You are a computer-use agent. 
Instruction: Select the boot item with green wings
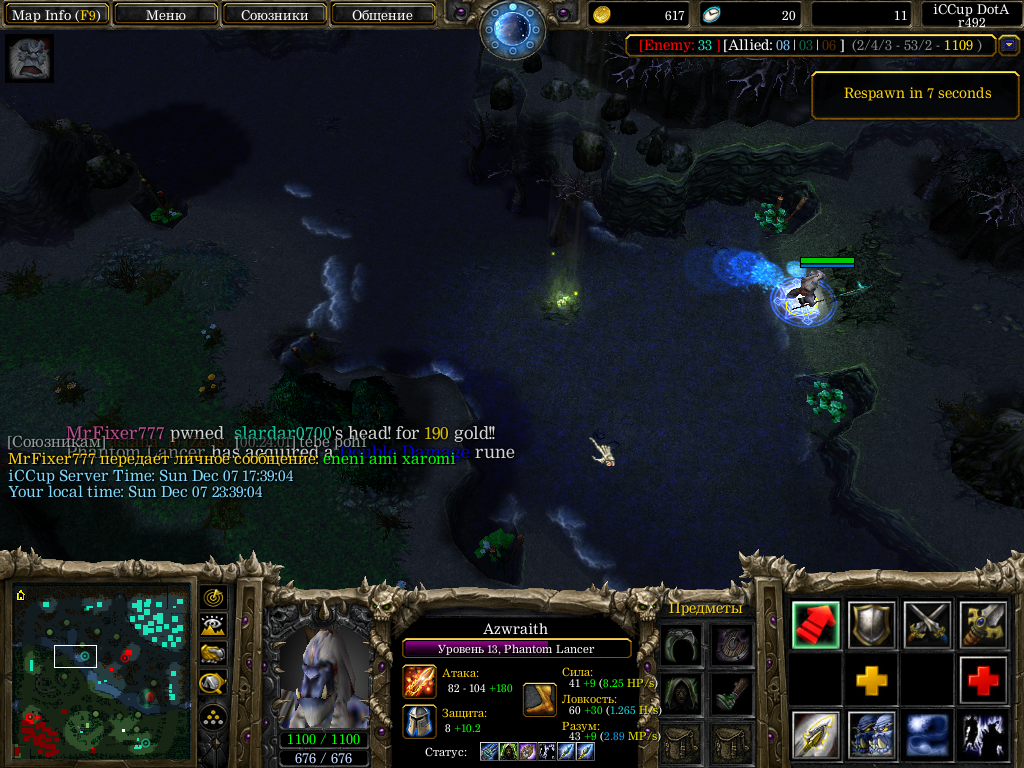coord(733,692)
